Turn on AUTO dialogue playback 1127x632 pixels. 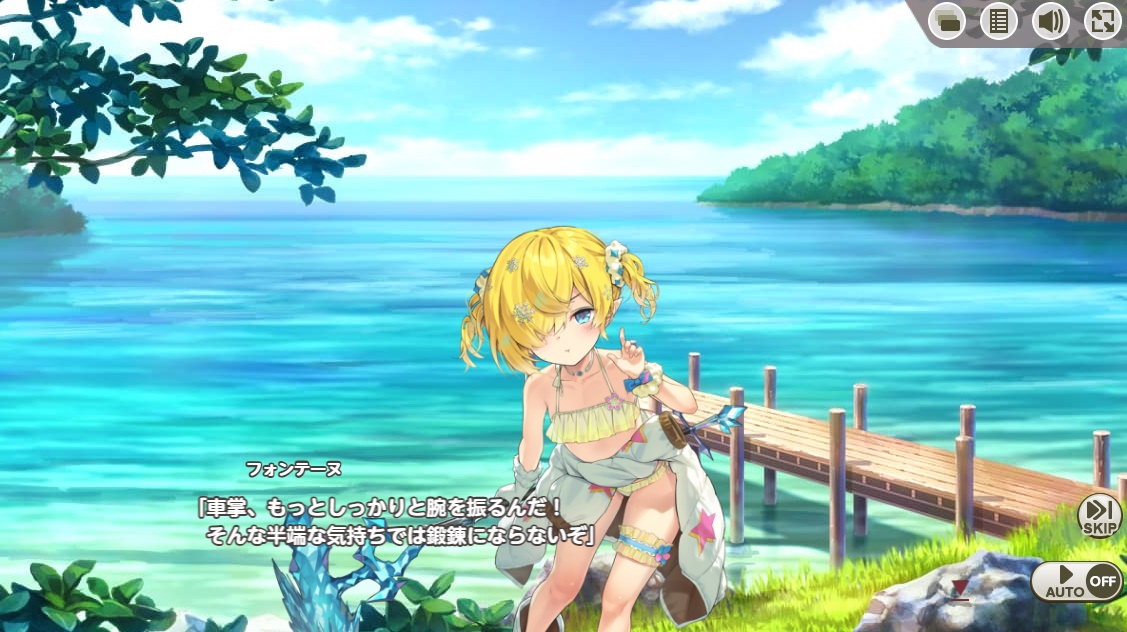(x=1076, y=581)
